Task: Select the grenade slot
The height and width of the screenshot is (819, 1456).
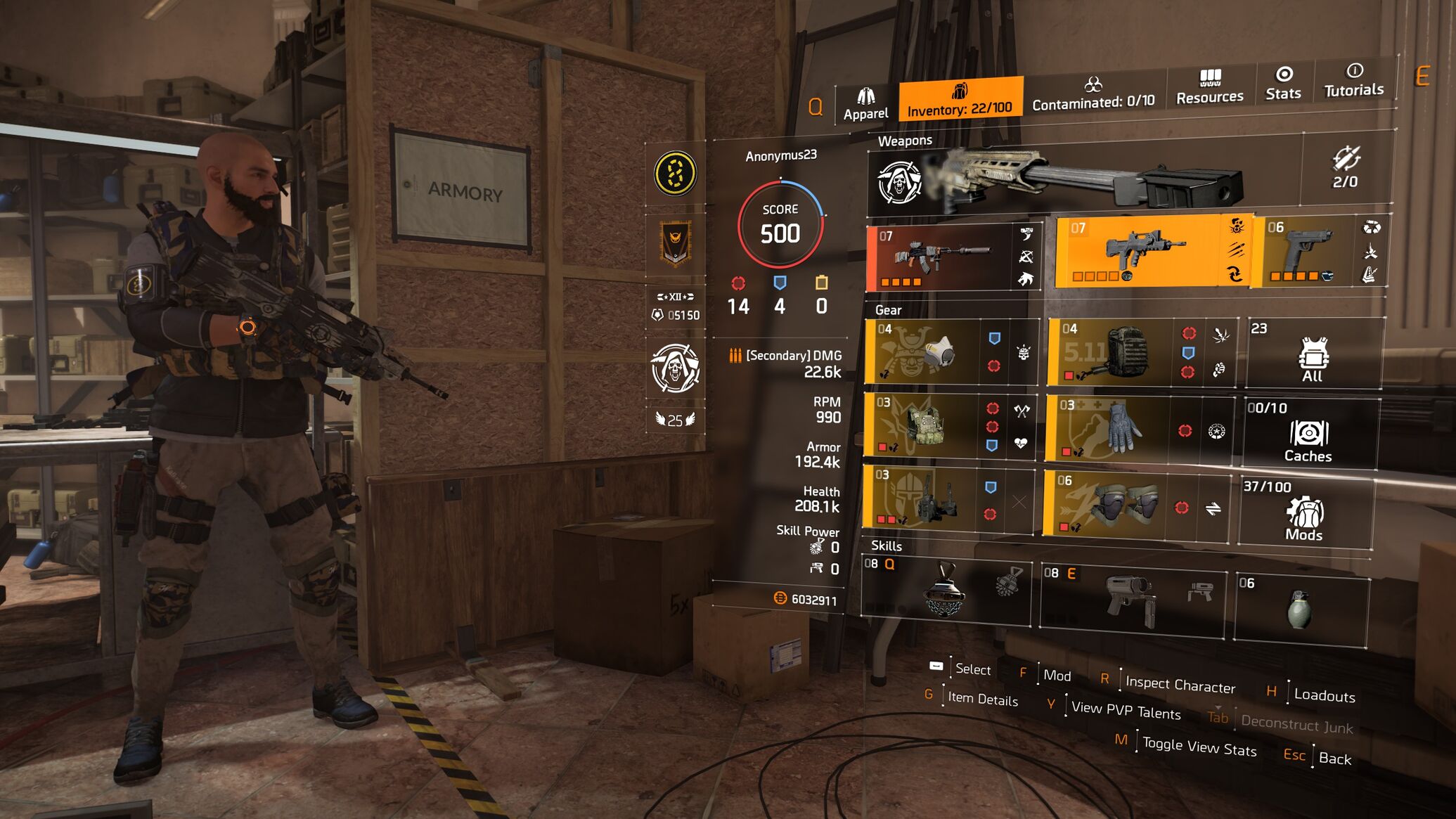Action: point(1299,609)
